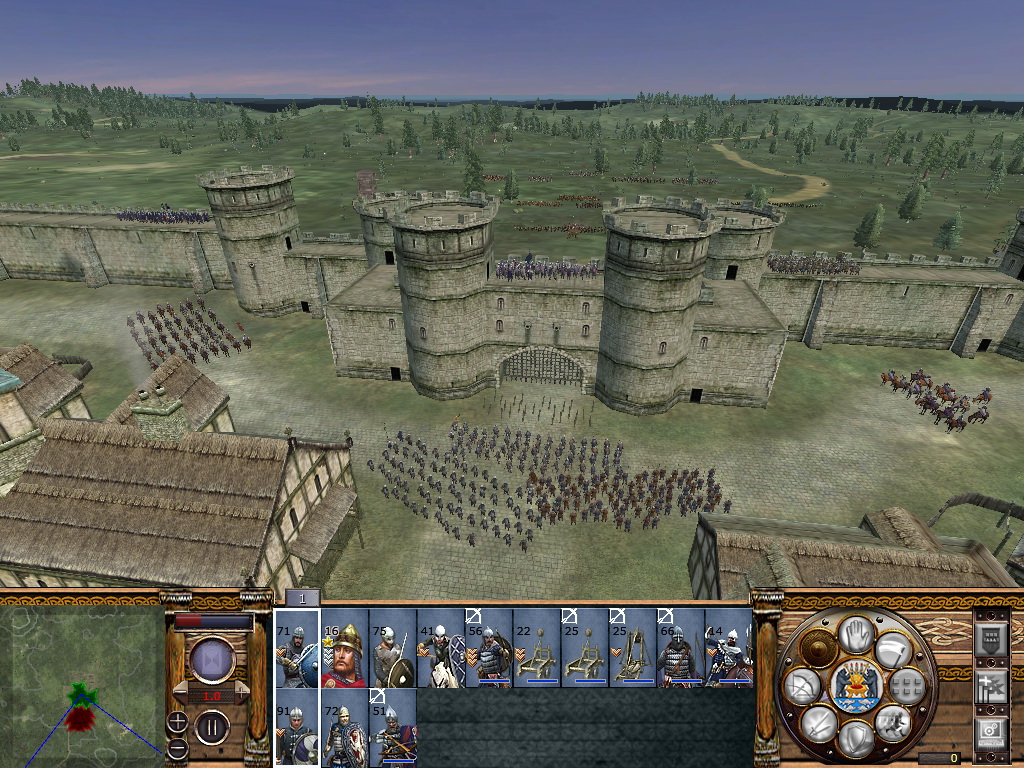
Task: Switch to army group tab 1
Action: point(302,598)
